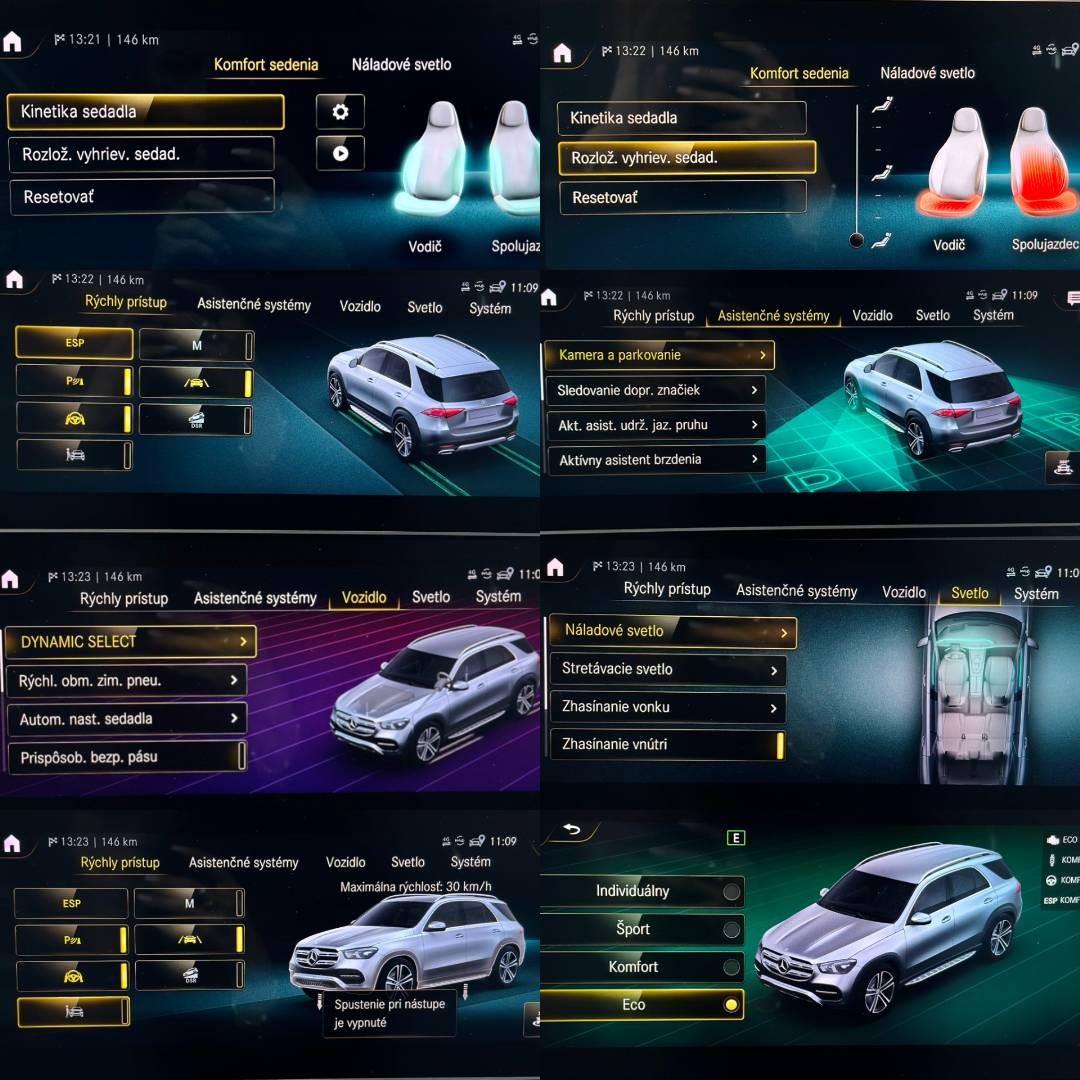Start the seat kinetics play button
This screenshot has height=1080, width=1080.
pos(340,153)
